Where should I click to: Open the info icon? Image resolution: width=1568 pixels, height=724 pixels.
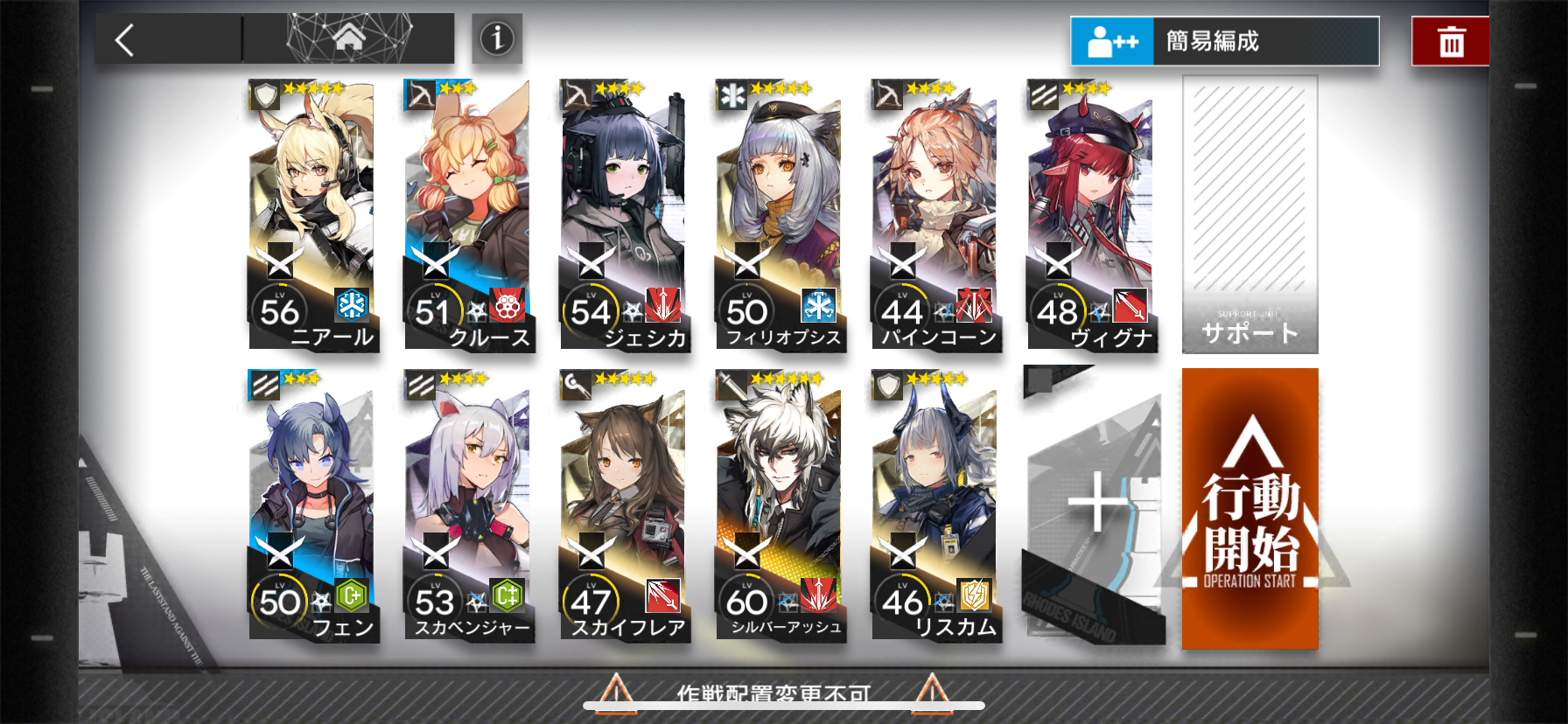[497, 38]
